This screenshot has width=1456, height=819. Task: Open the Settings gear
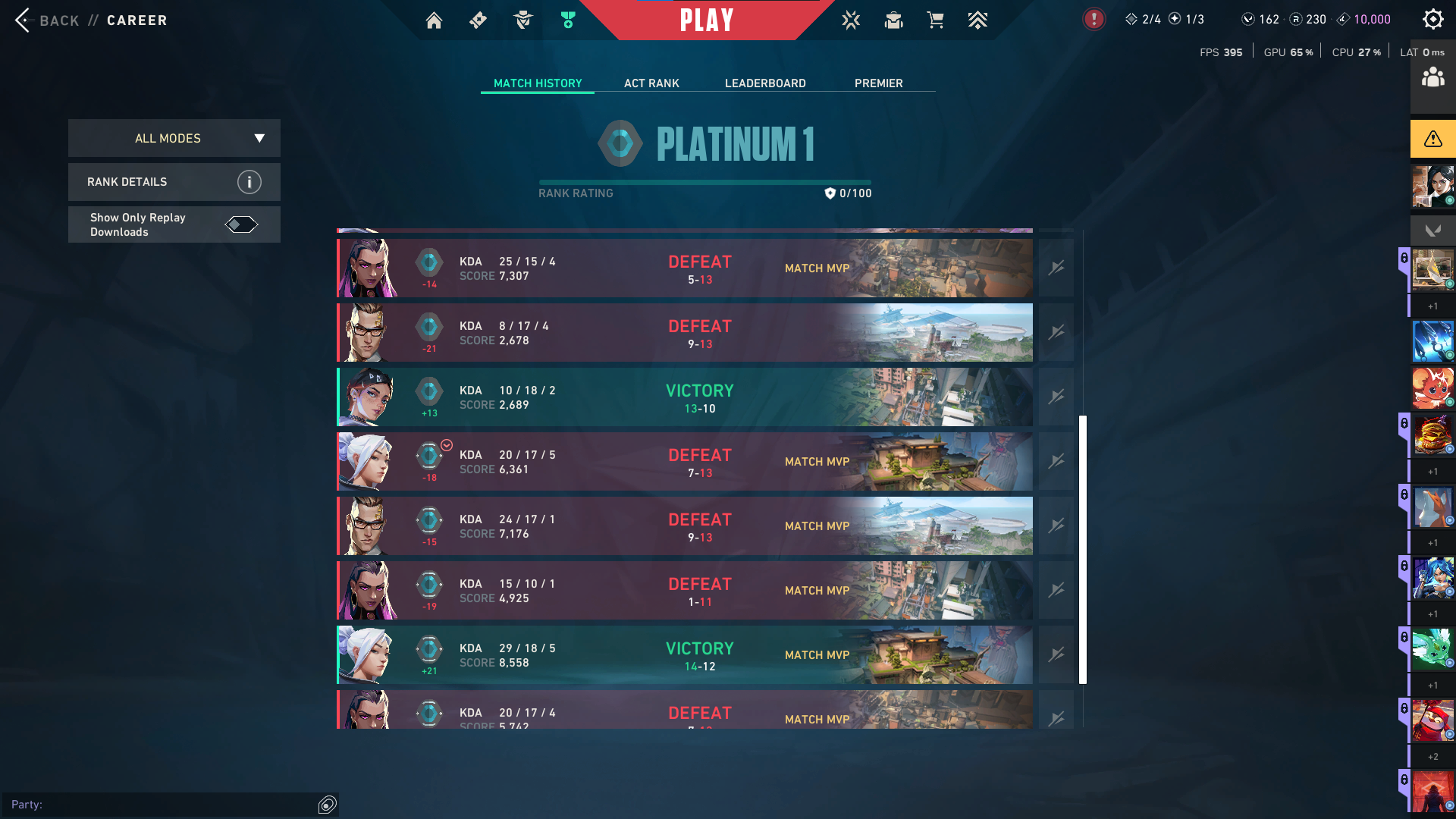[x=1432, y=20]
